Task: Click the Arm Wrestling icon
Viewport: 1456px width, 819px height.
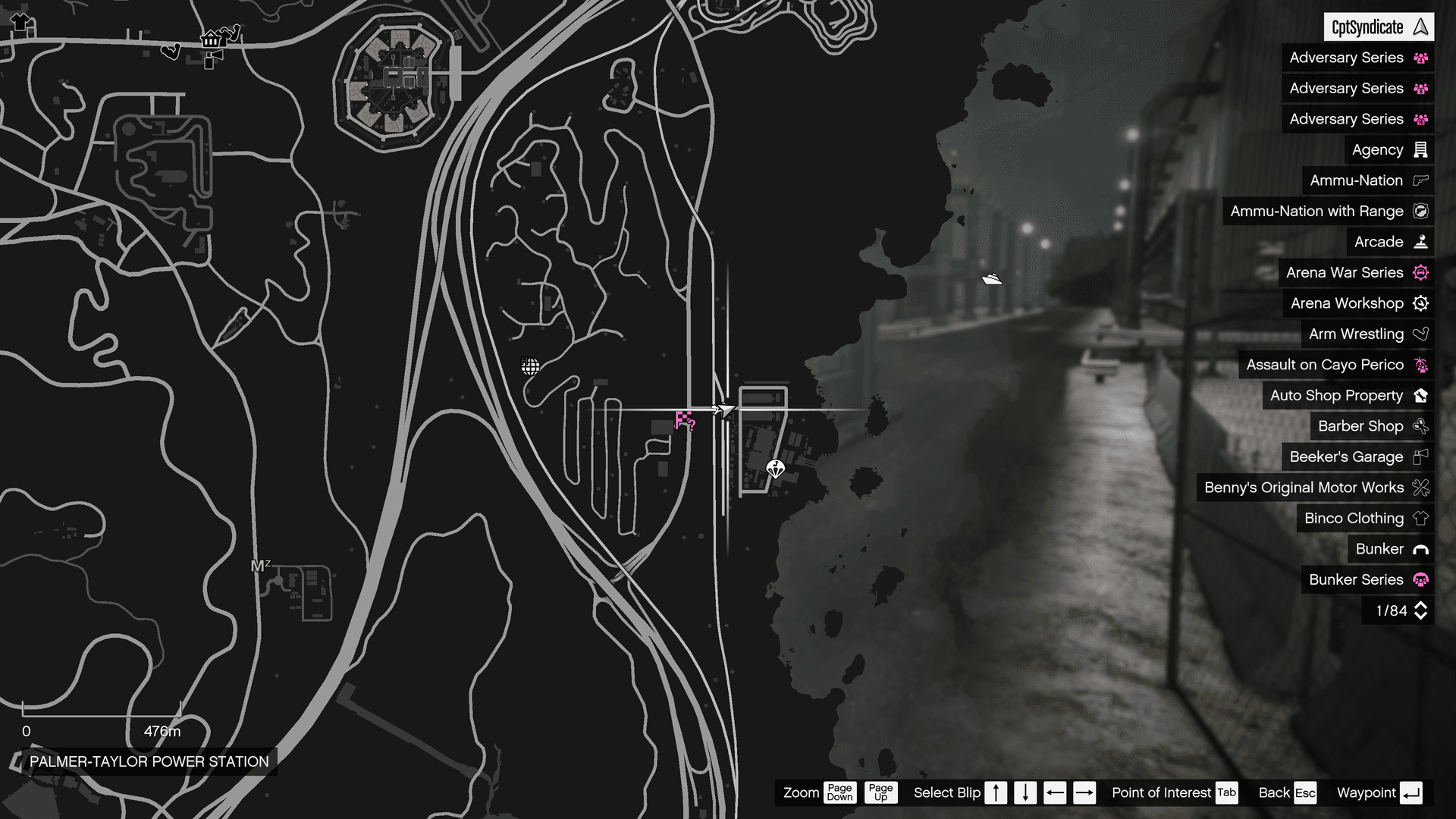Action: point(1421,334)
